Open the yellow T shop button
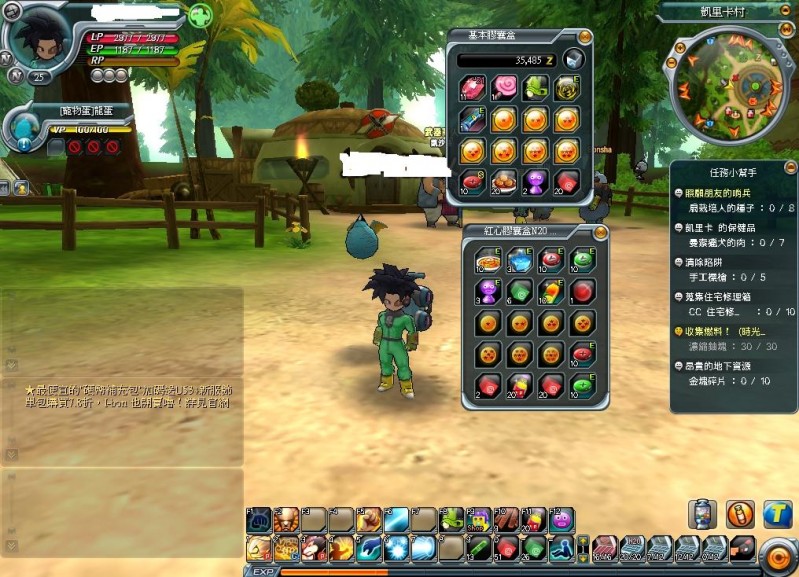The image size is (799, 577). tap(777, 514)
